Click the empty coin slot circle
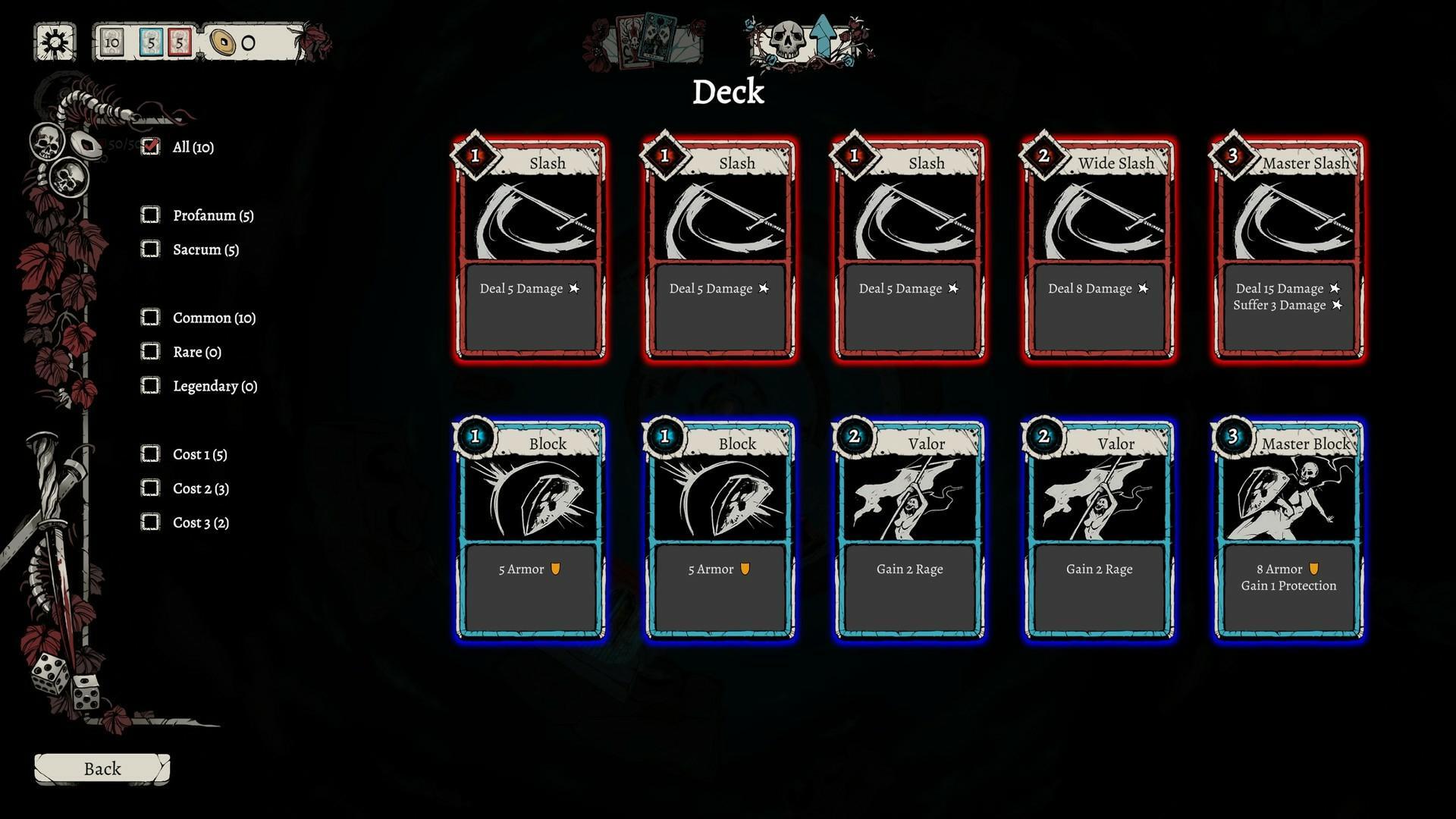Viewport: 1456px width, 819px height. click(248, 44)
